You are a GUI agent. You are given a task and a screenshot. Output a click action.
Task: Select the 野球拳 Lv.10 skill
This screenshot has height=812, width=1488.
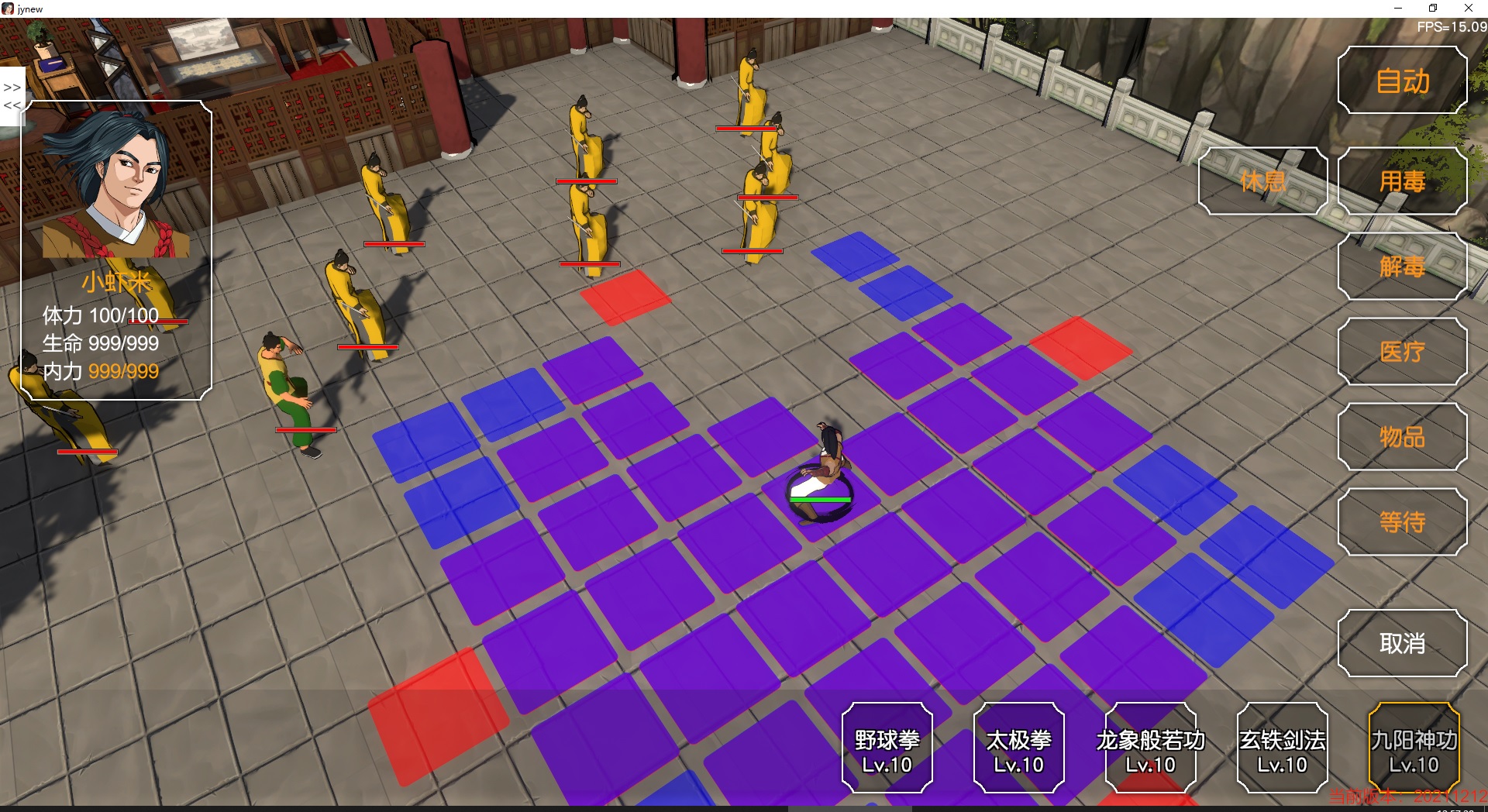tap(887, 748)
